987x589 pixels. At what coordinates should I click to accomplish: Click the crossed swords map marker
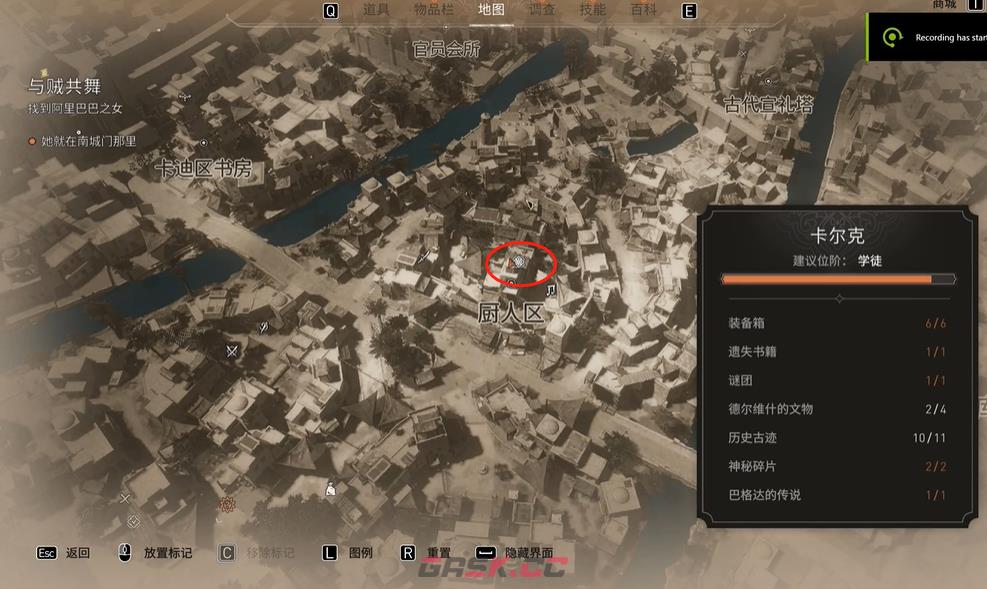tap(232, 350)
